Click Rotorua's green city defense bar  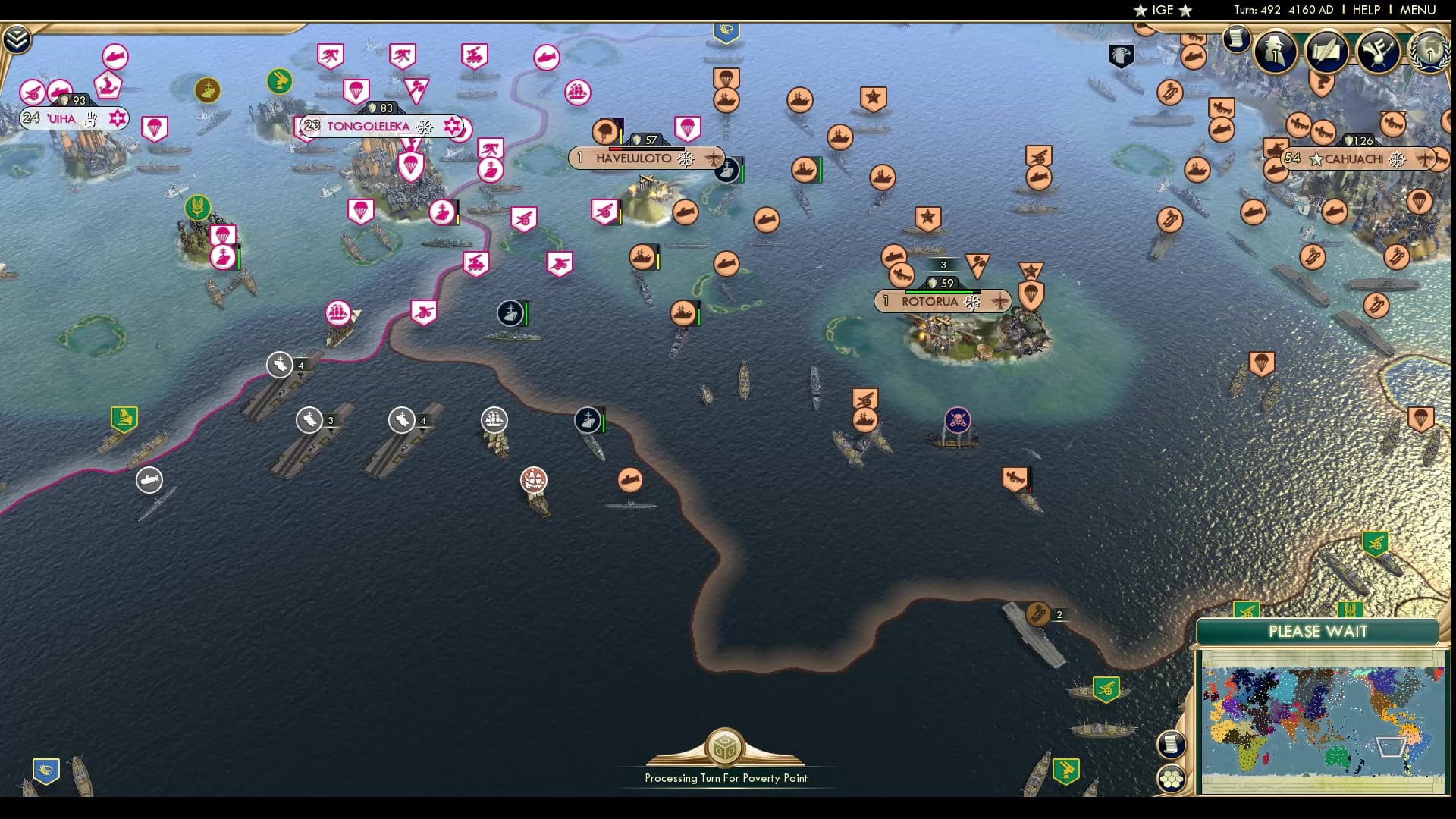point(941,292)
